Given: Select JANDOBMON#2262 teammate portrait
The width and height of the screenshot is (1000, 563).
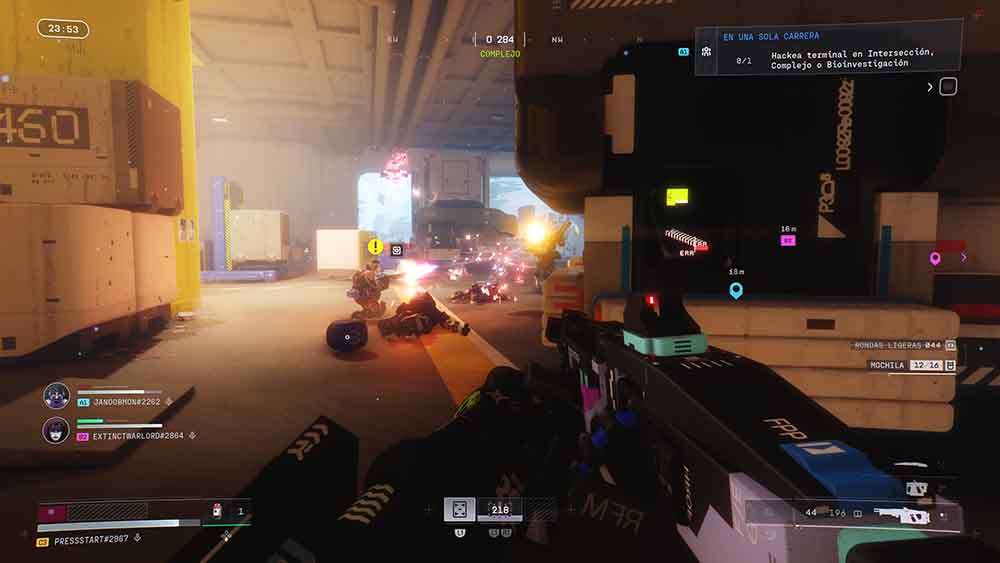Looking at the screenshot, I should tap(56, 396).
